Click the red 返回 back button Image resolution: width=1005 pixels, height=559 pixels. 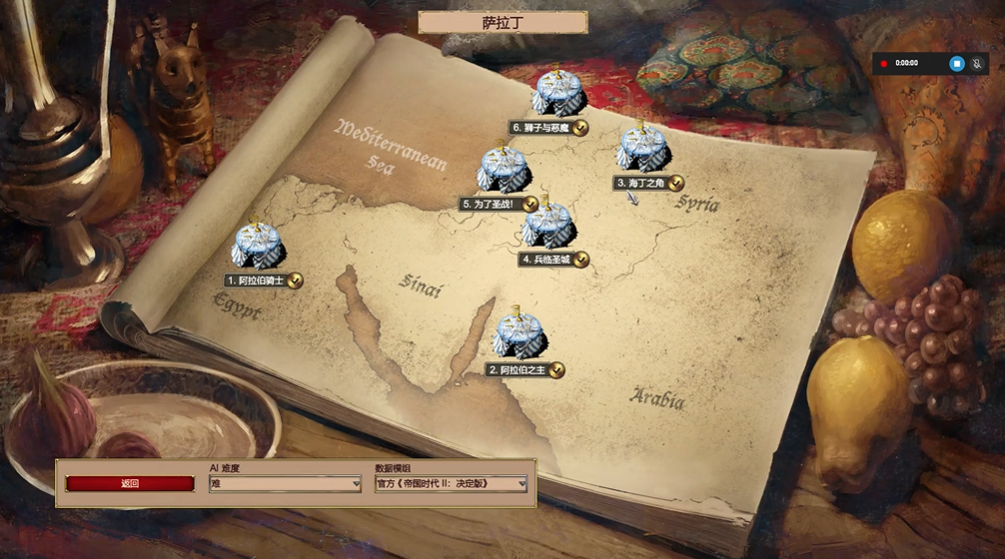point(130,484)
